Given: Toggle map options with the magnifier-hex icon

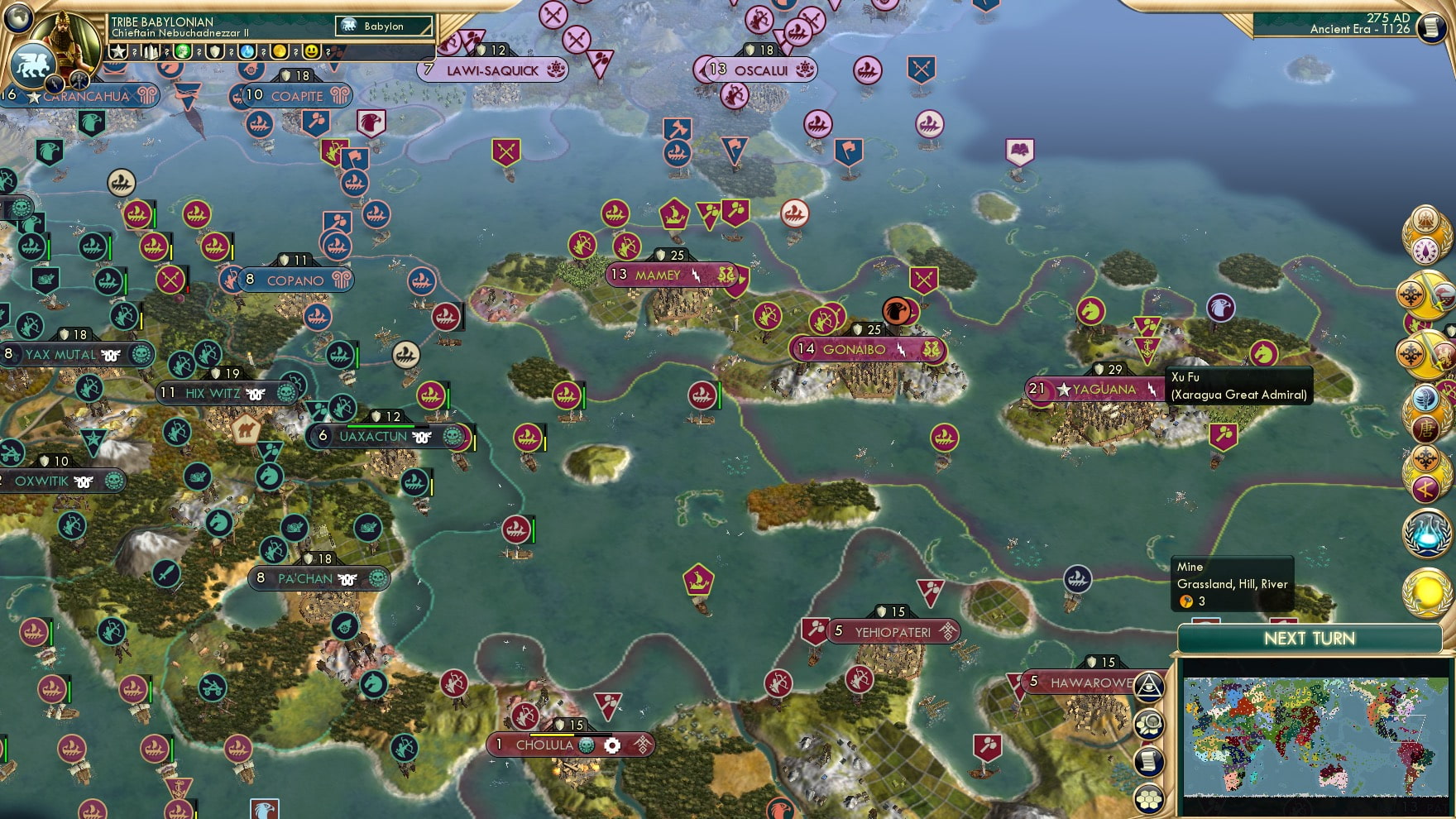Looking at the screenshot, I should 1151,722.
